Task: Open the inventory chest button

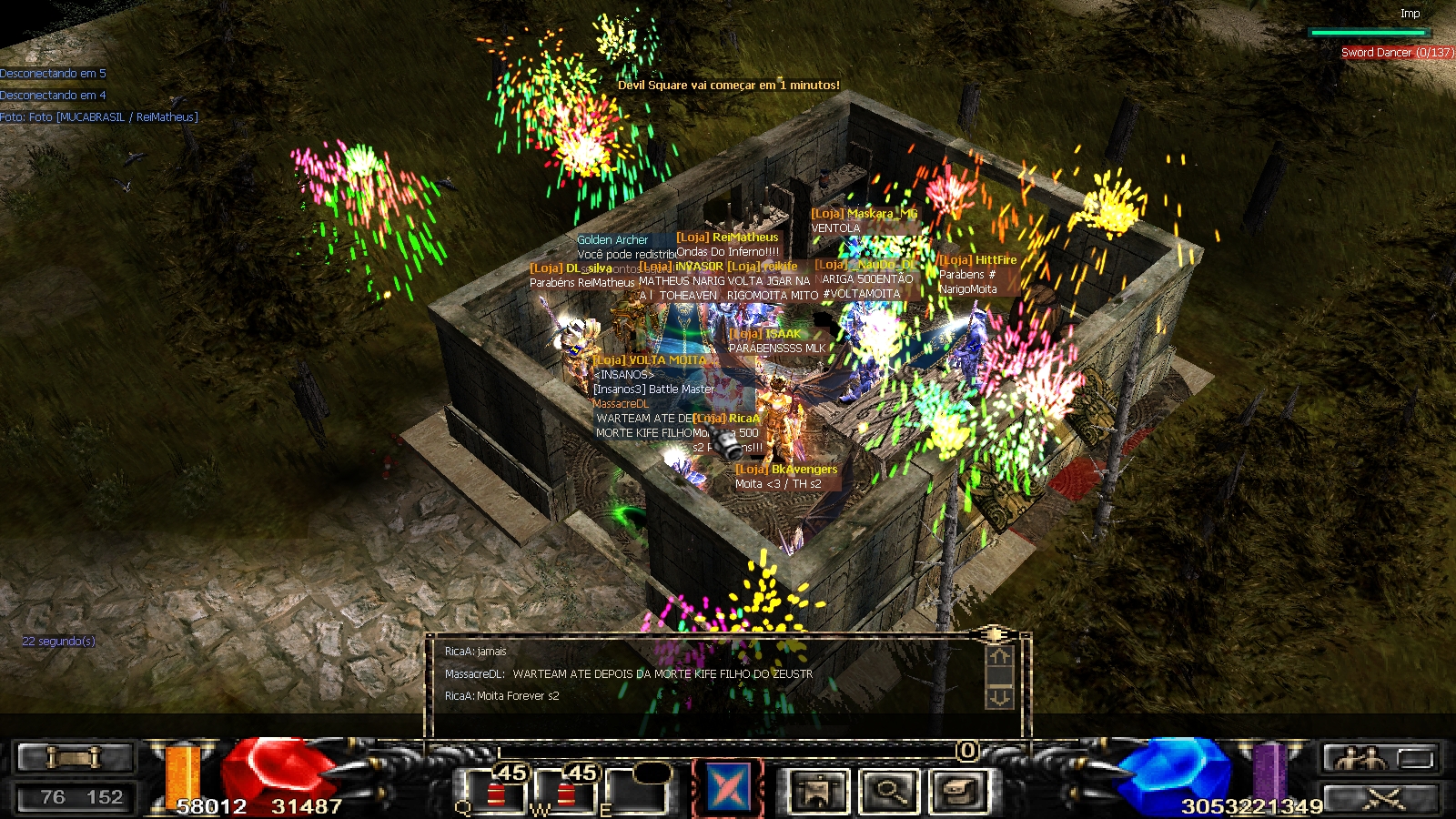Action: [x=958, y=791]
